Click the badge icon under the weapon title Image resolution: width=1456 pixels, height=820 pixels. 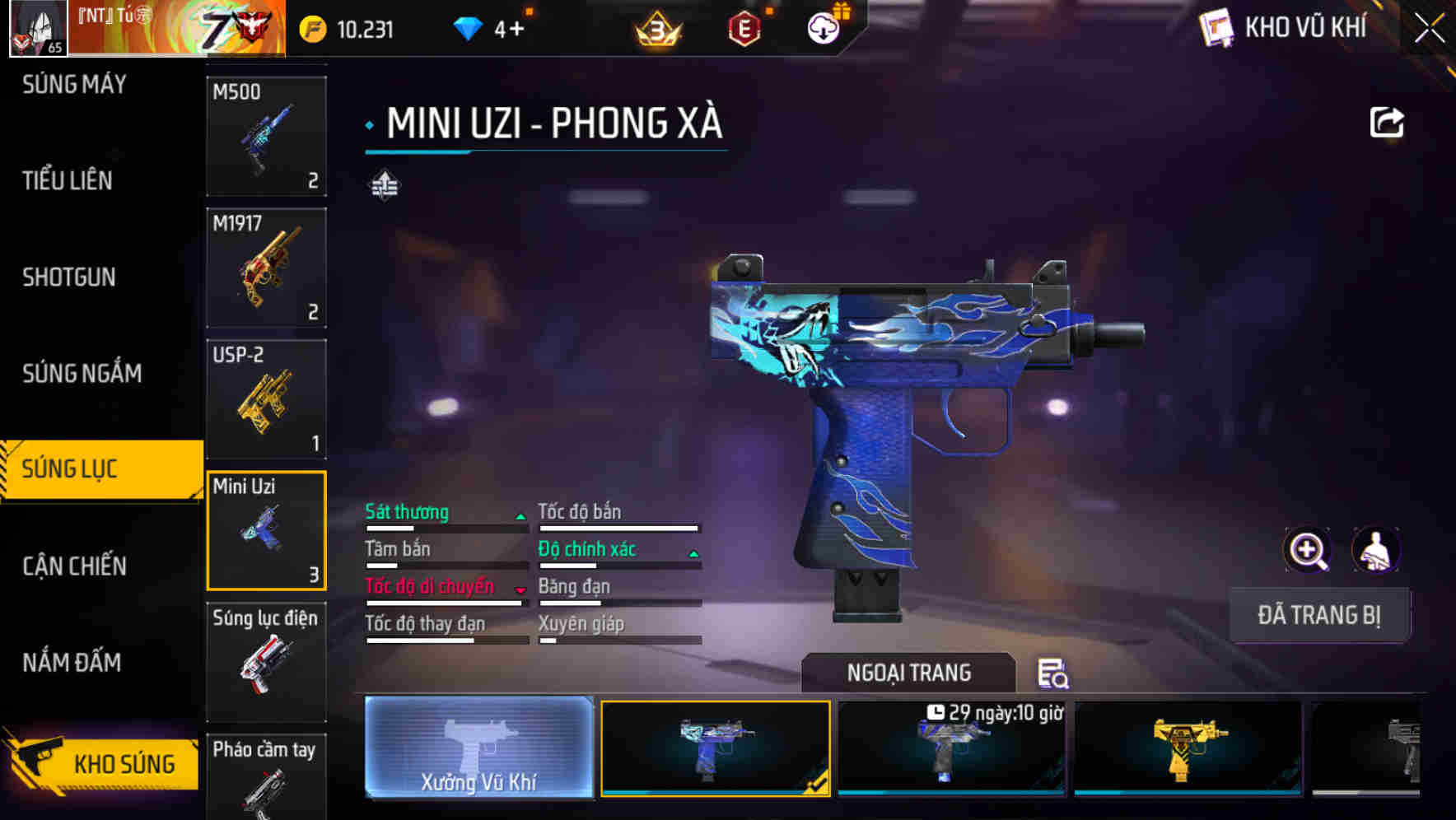click(384, 185)
